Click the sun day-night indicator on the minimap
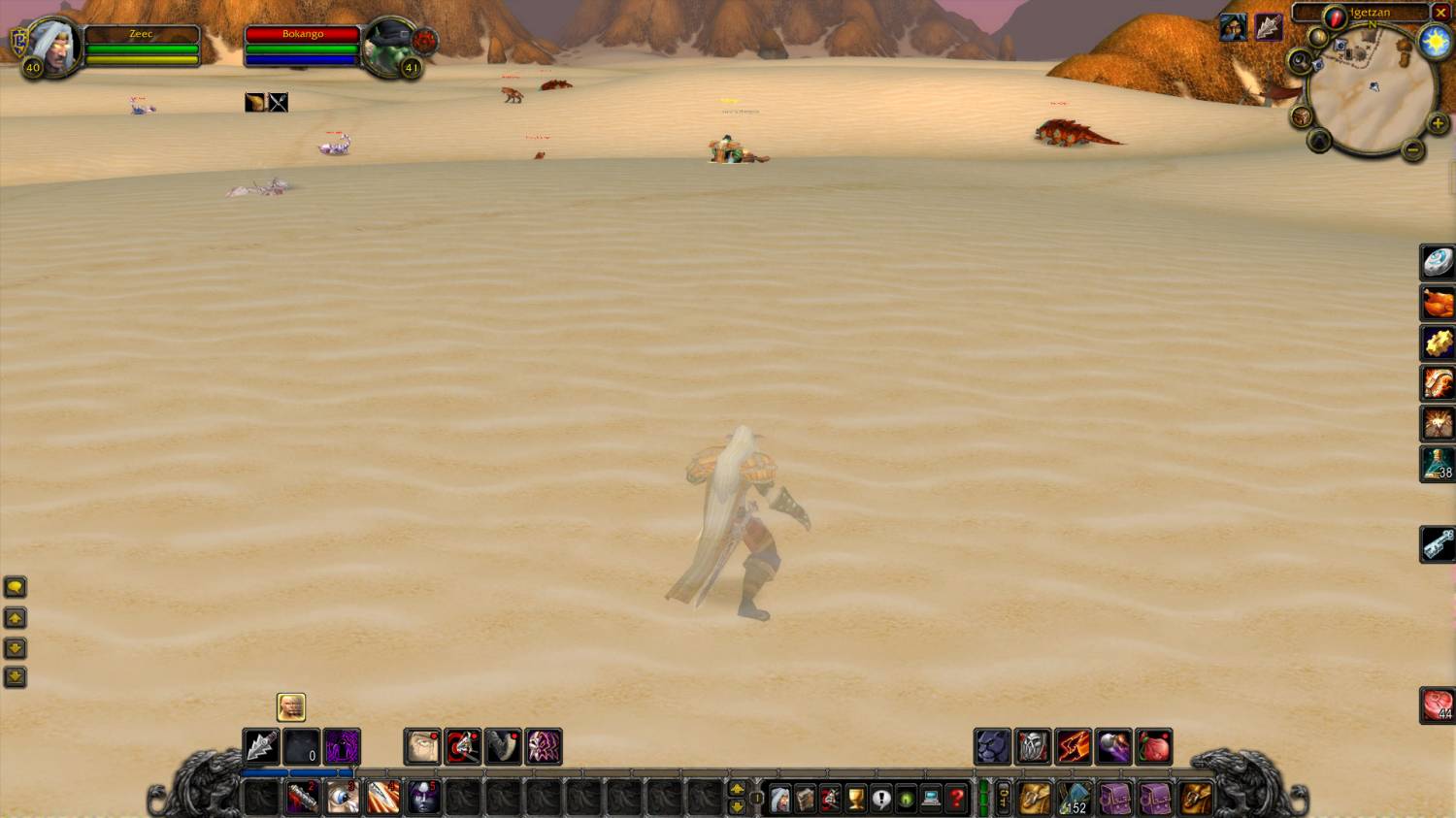 point(1435,41)
